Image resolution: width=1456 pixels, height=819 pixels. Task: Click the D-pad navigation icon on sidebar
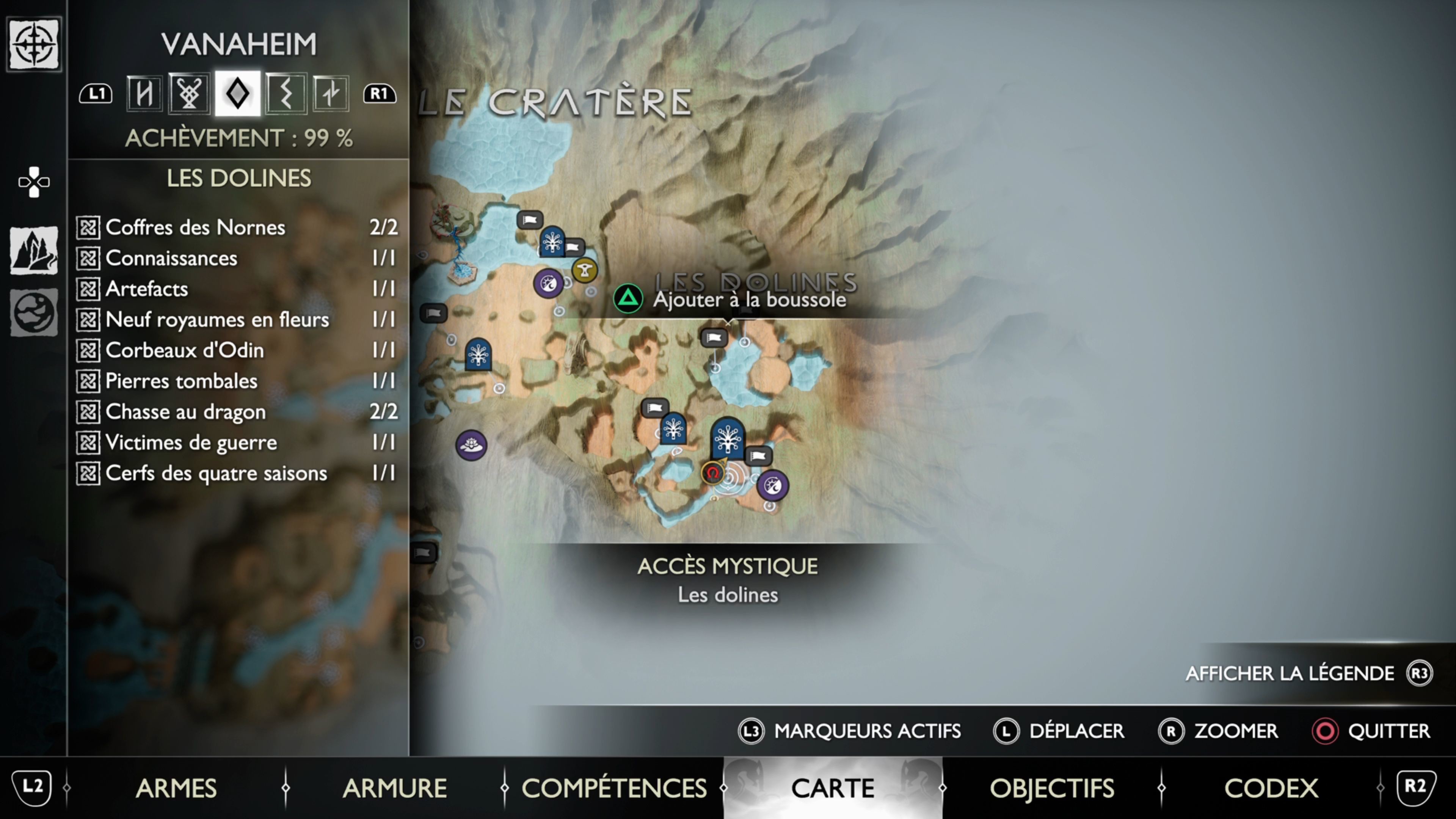tap(34, 182)
